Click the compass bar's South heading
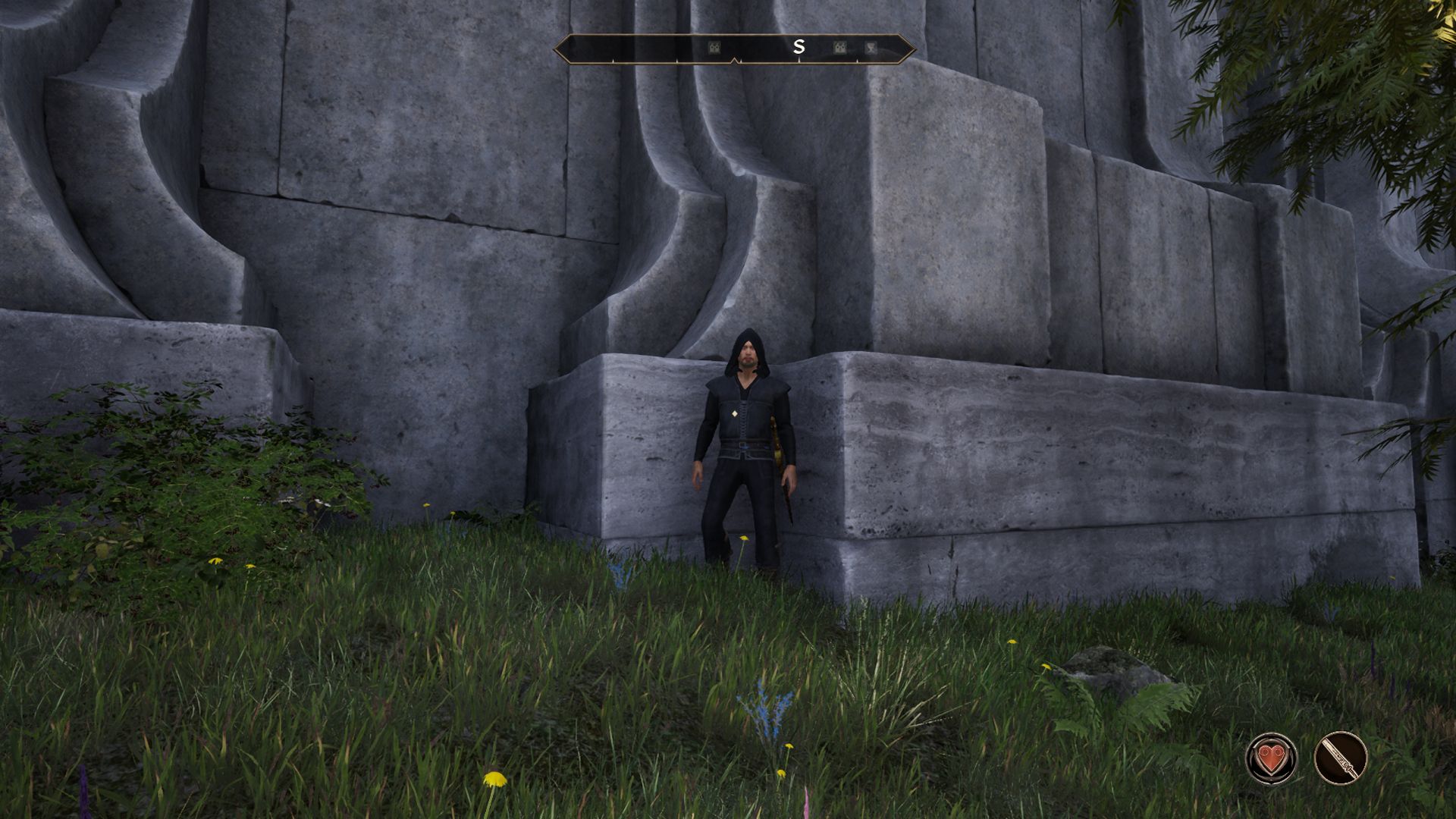1456x819 pixels. tap(798, 47)
